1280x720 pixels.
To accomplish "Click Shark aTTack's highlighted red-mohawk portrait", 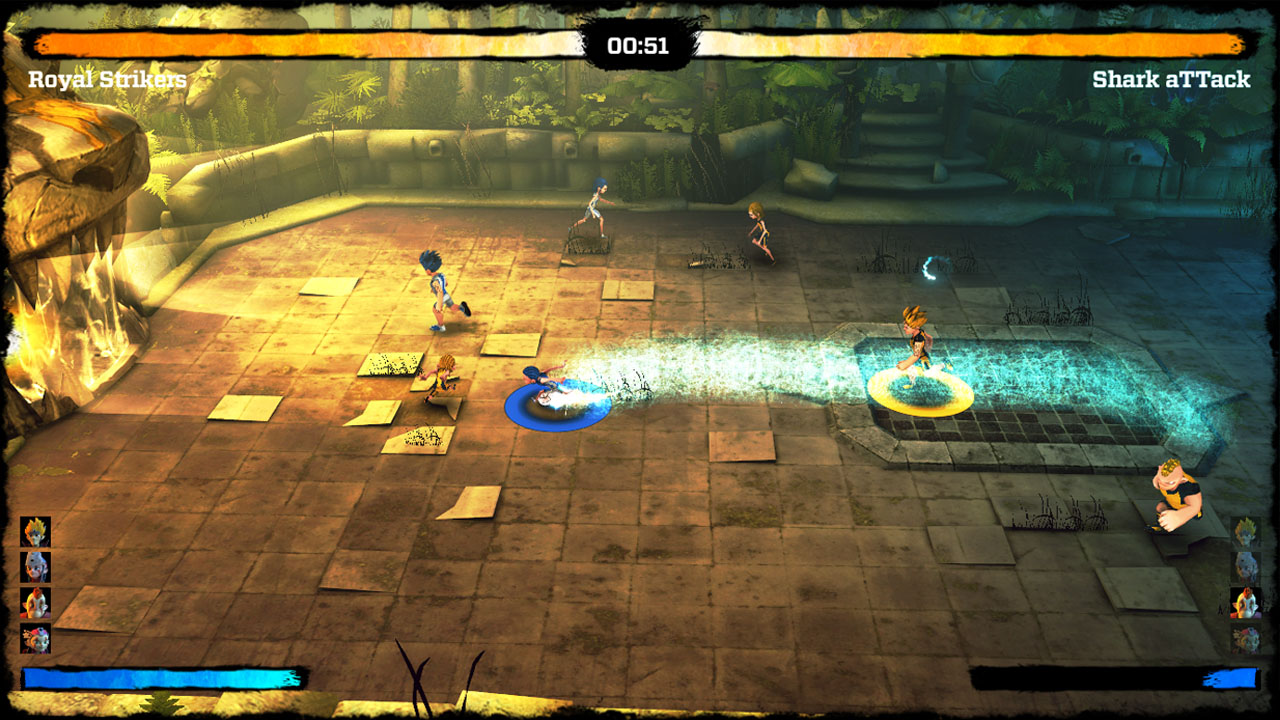I will point(1245,603).
